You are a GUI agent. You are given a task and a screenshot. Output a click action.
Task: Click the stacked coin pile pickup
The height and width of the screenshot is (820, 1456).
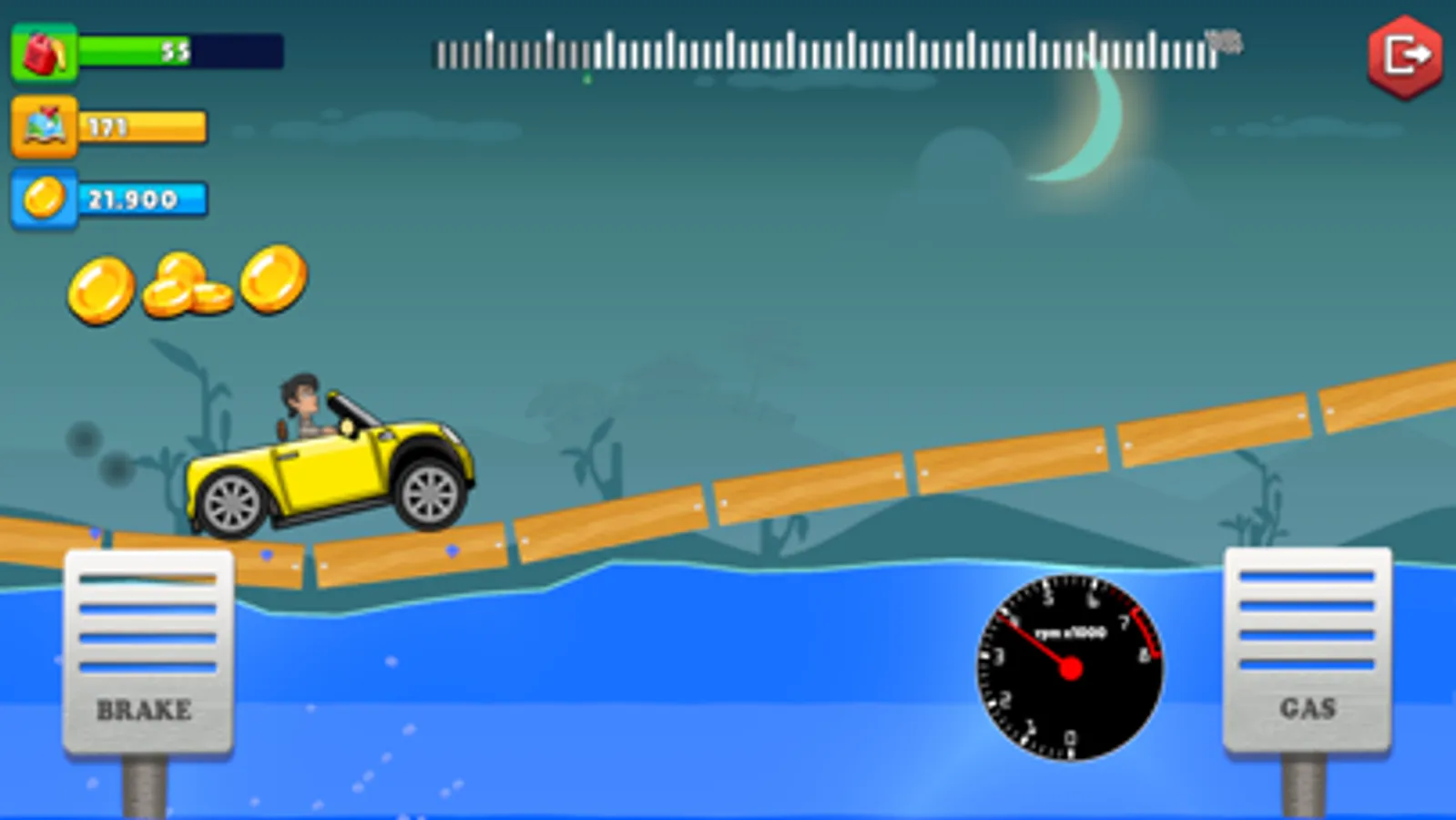[x=187, y=284]
